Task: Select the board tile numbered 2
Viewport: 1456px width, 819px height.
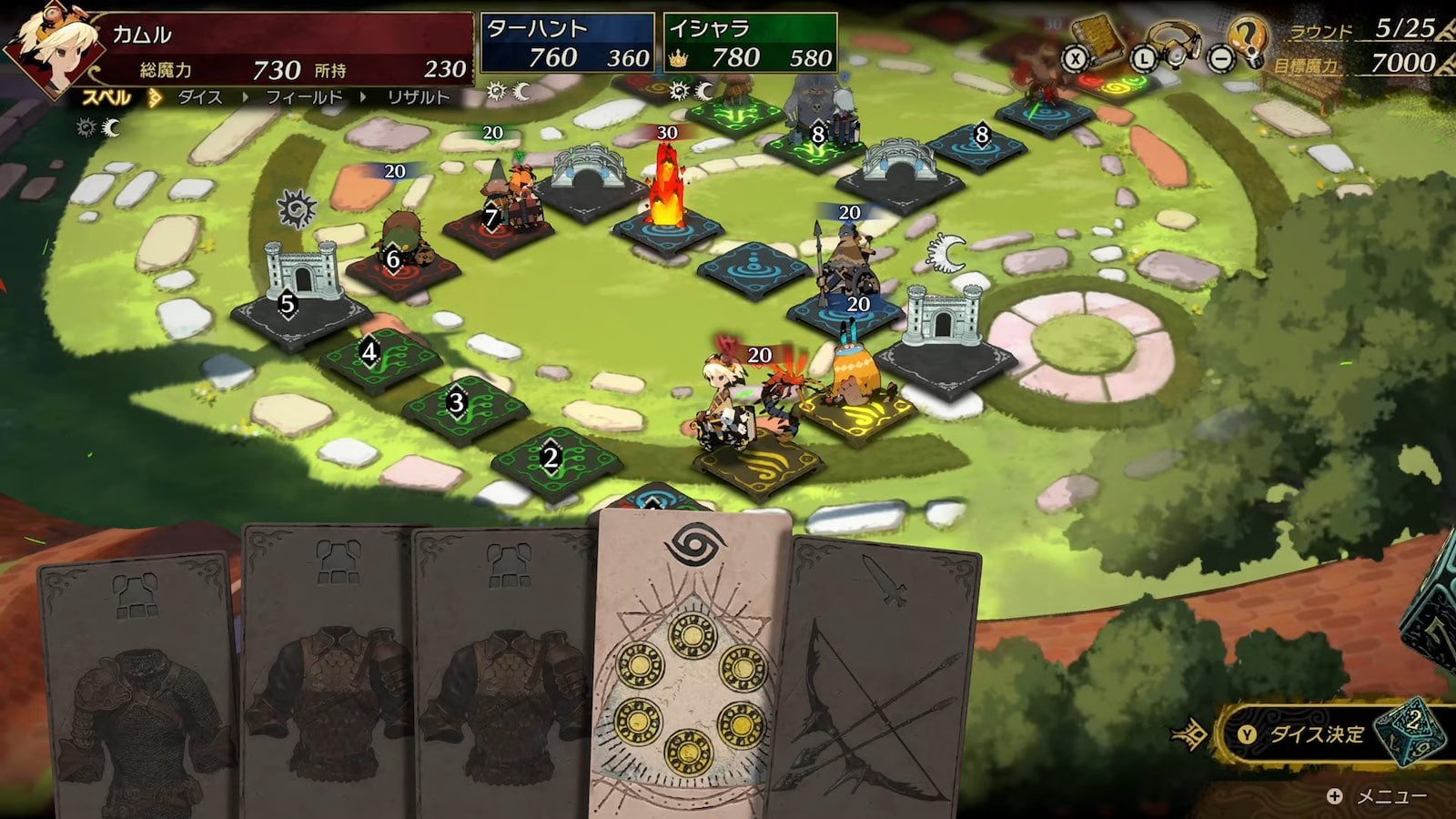Action: point(550,458)
